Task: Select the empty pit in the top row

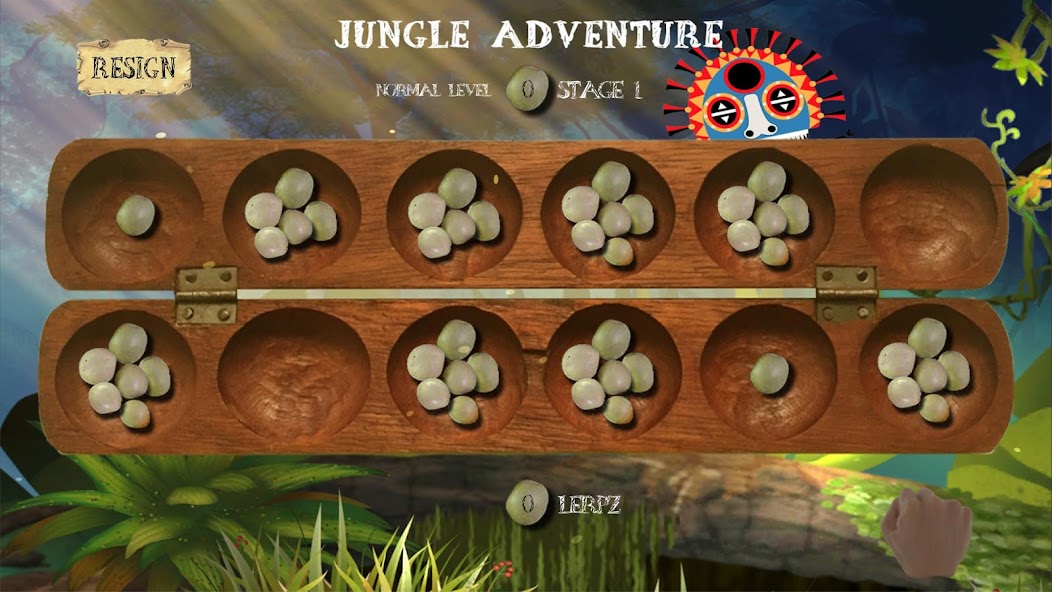Action: (929, 214)
